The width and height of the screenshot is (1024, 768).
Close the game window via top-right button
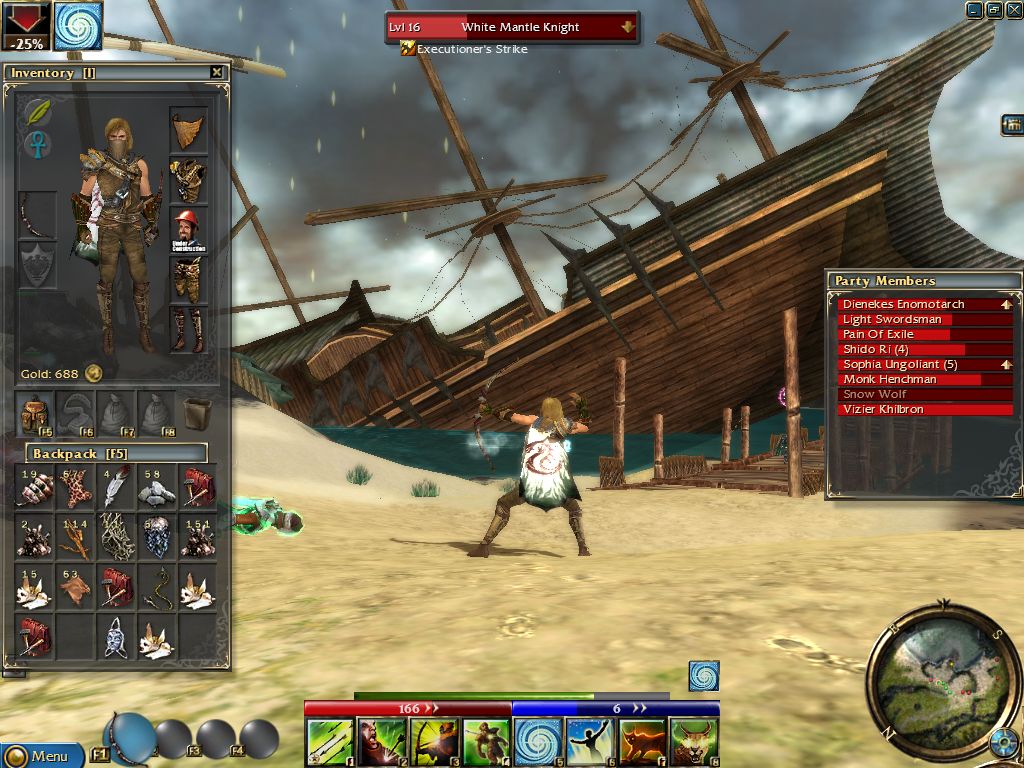click(1012, 10)
